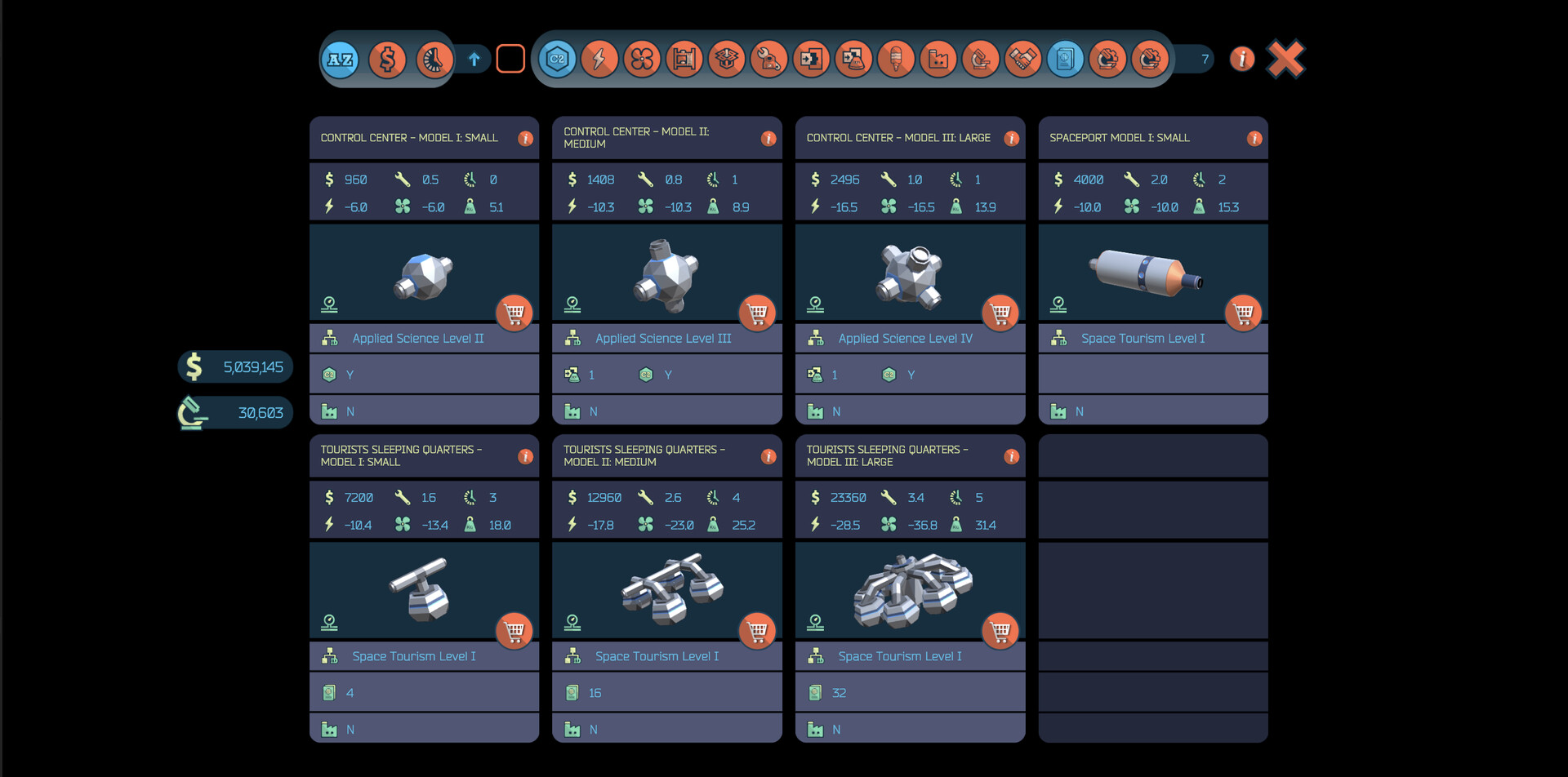The image size is (1568, 777).
Task: Toggle the empty checkbox next to sort arrows
Action: 510,58
